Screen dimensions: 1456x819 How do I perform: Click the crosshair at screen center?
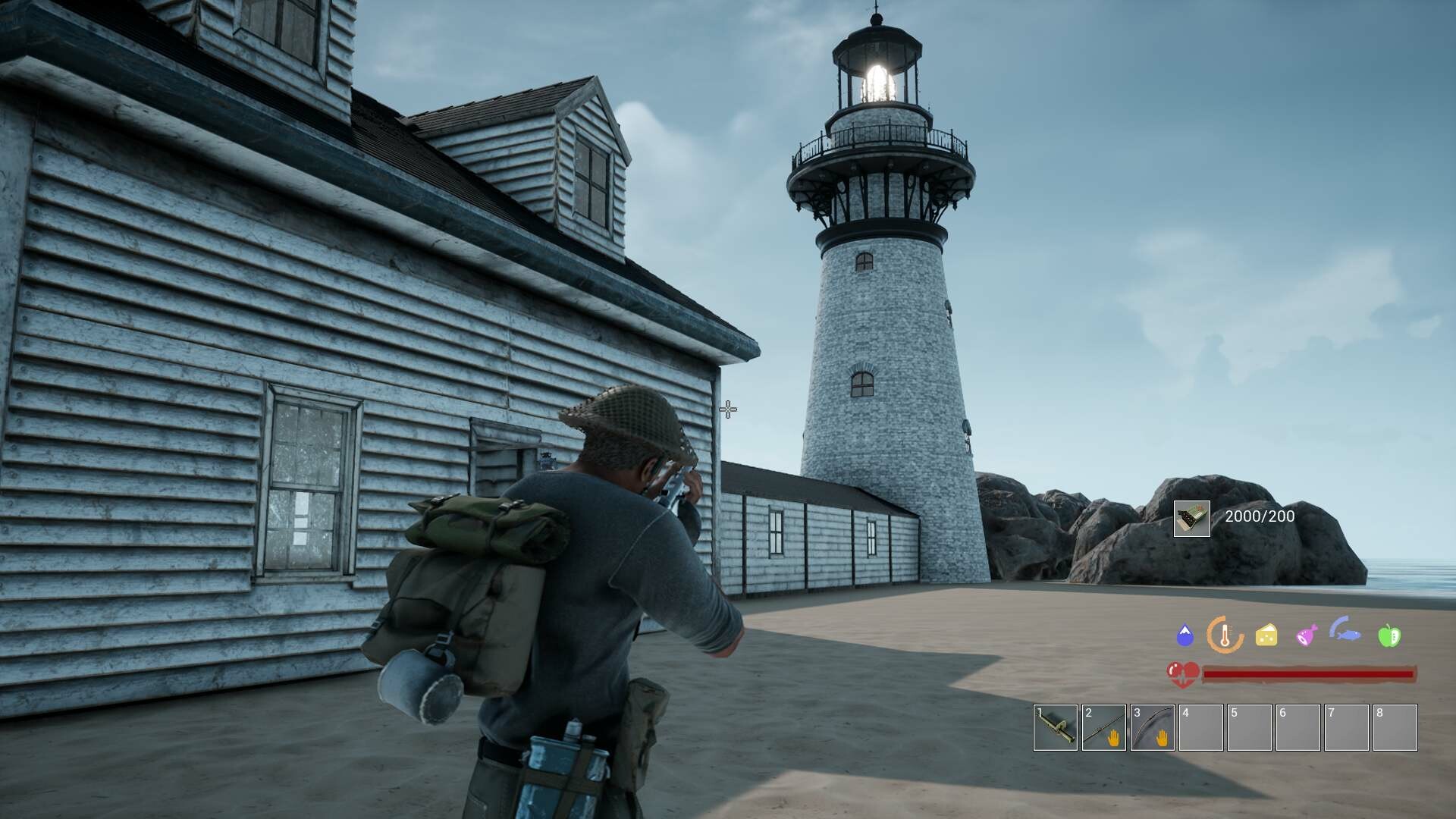click(x=726, y=409)
